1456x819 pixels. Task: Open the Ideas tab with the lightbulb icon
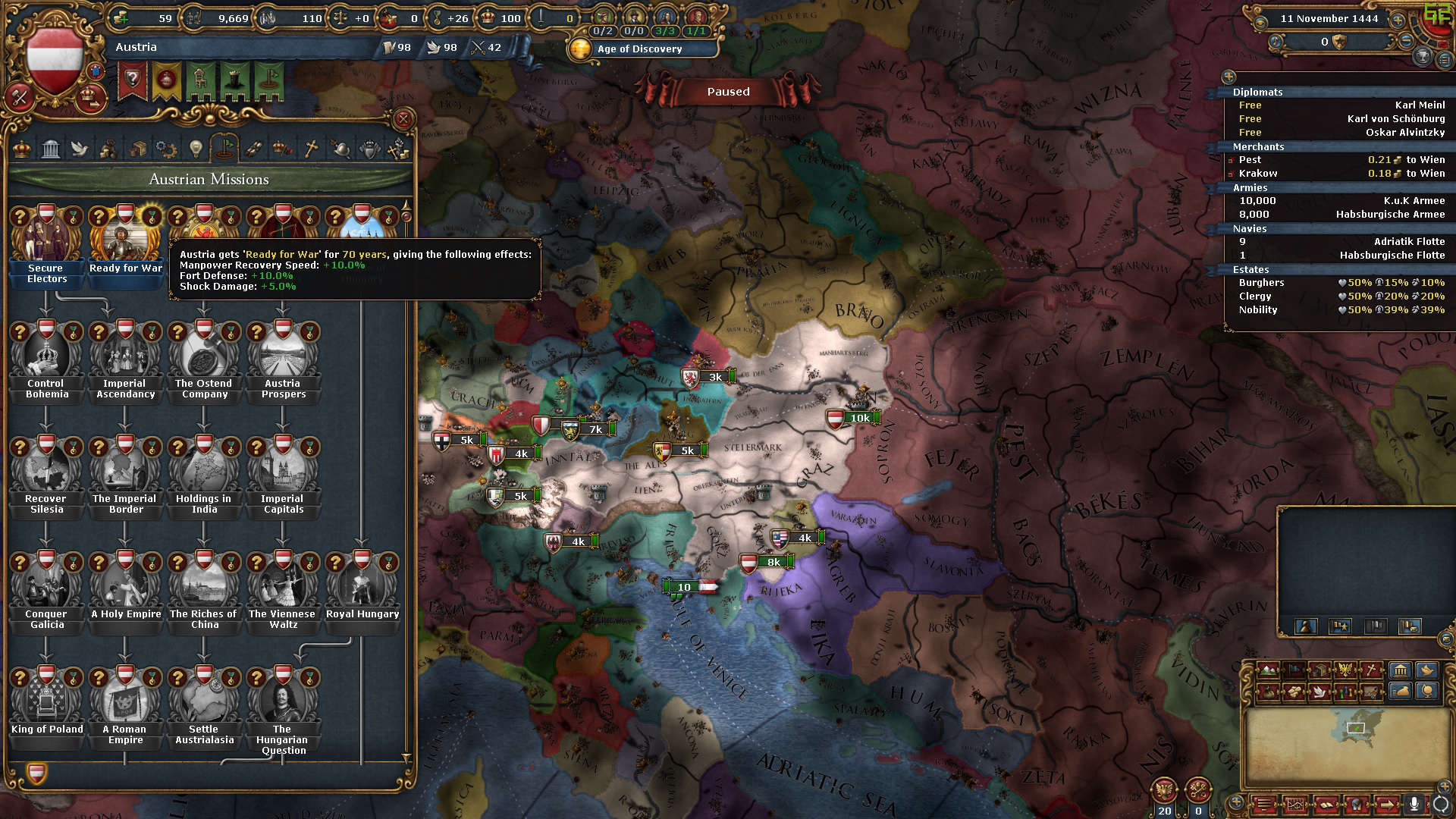(196, 149)
